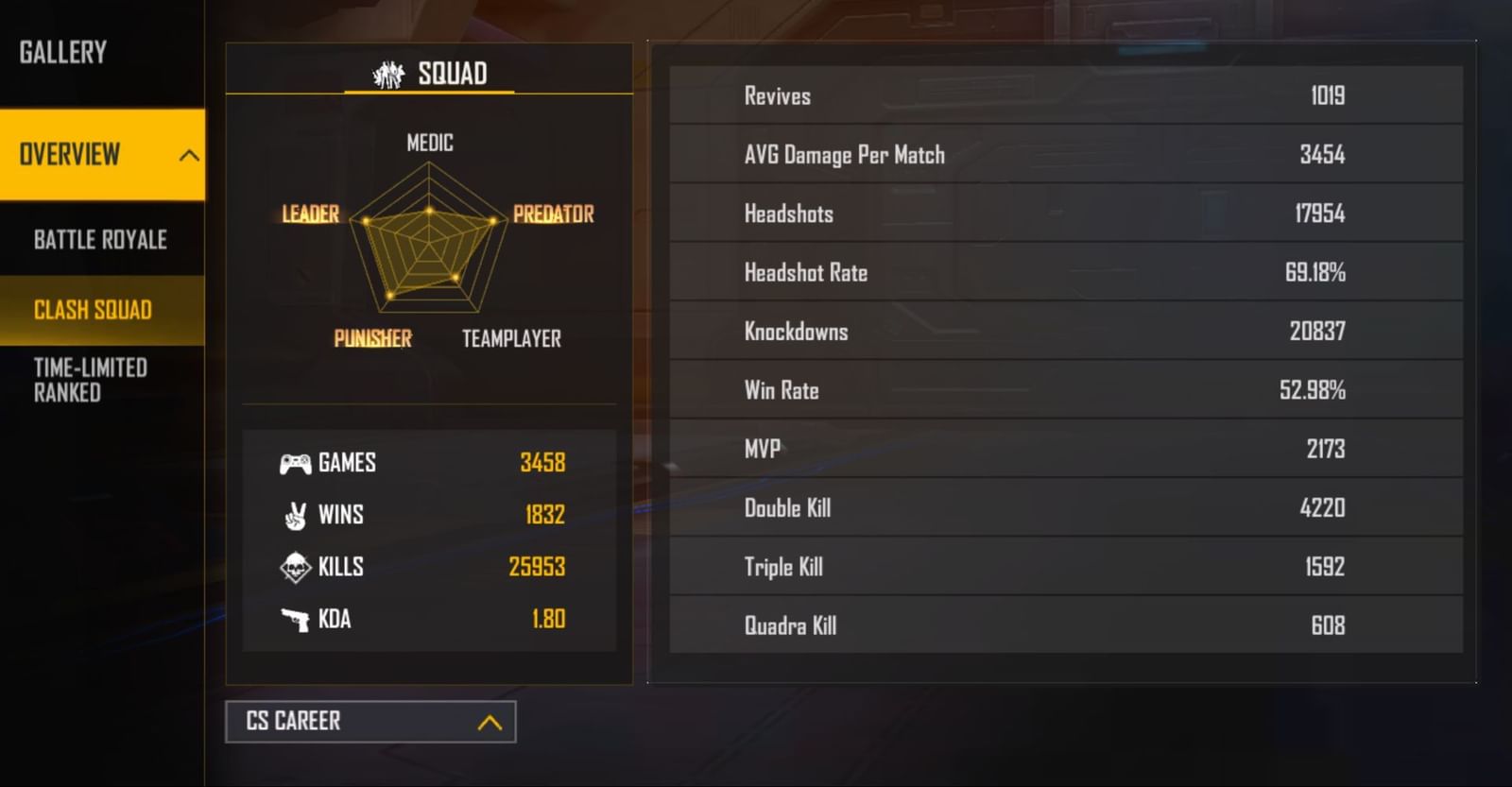The height and width of the screenshot is (787, 1512).
Task: Select the pistol icon beside KDA
Action: coord(296,619)
